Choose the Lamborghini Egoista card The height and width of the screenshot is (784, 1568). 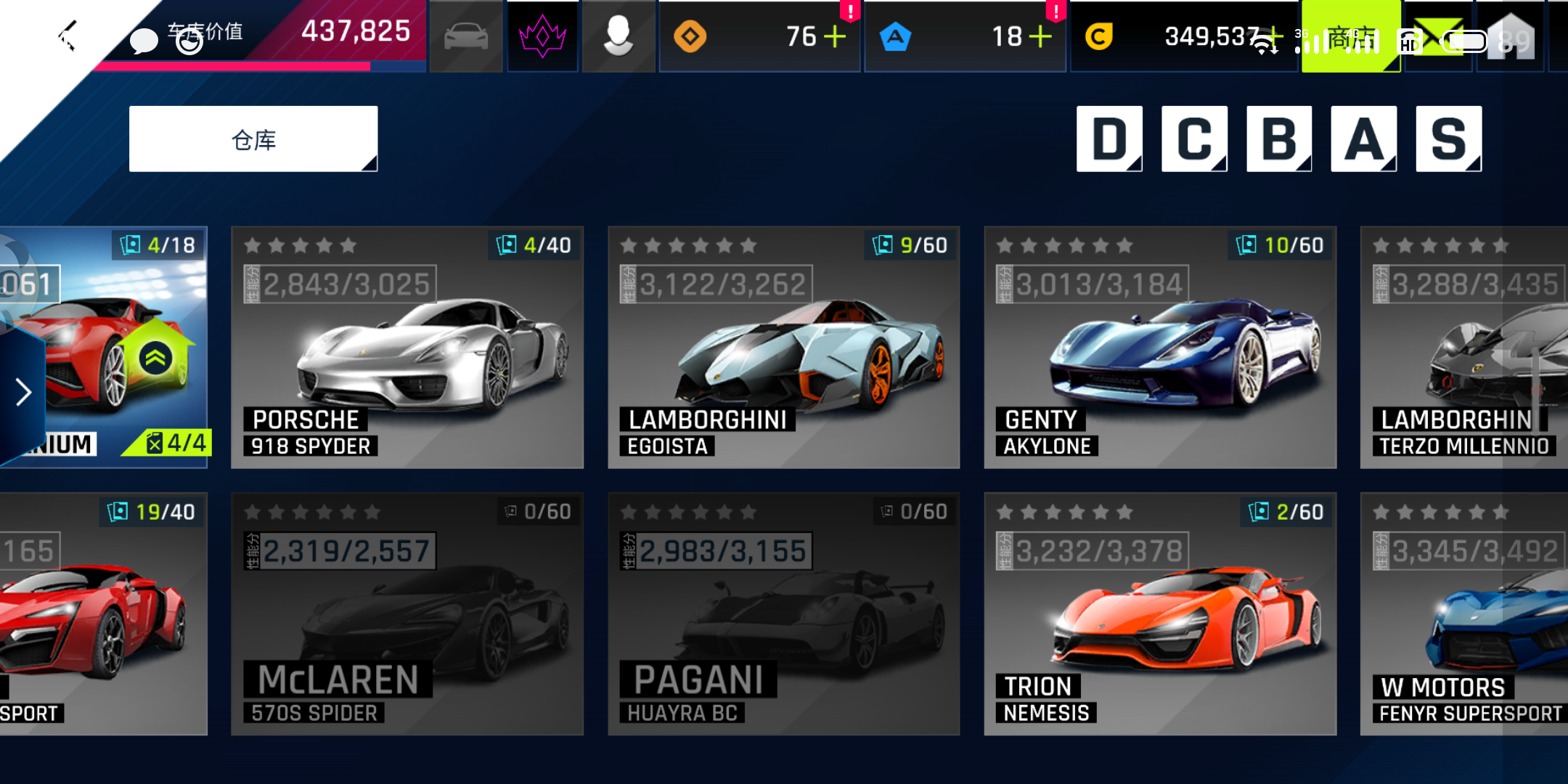[783, 347]
